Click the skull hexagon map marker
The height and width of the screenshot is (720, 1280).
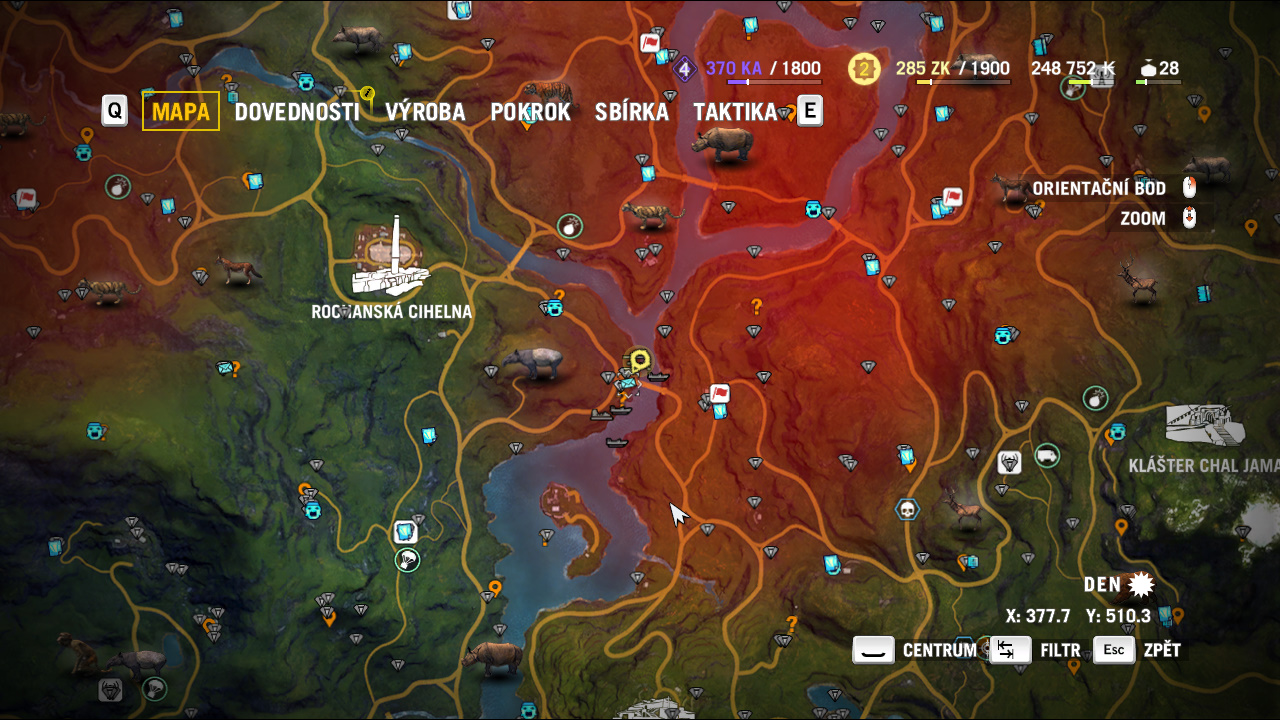pos(907,510)
